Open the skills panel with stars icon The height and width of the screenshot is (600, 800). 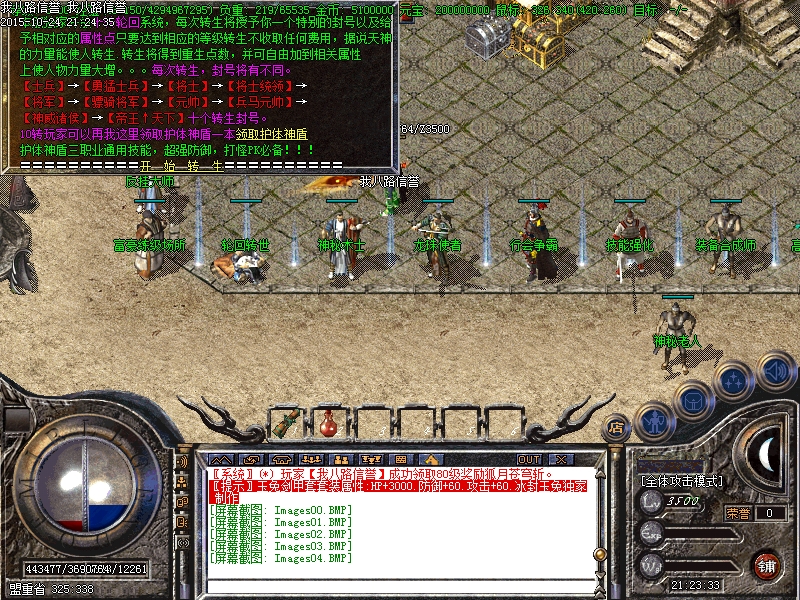[733, 381]
